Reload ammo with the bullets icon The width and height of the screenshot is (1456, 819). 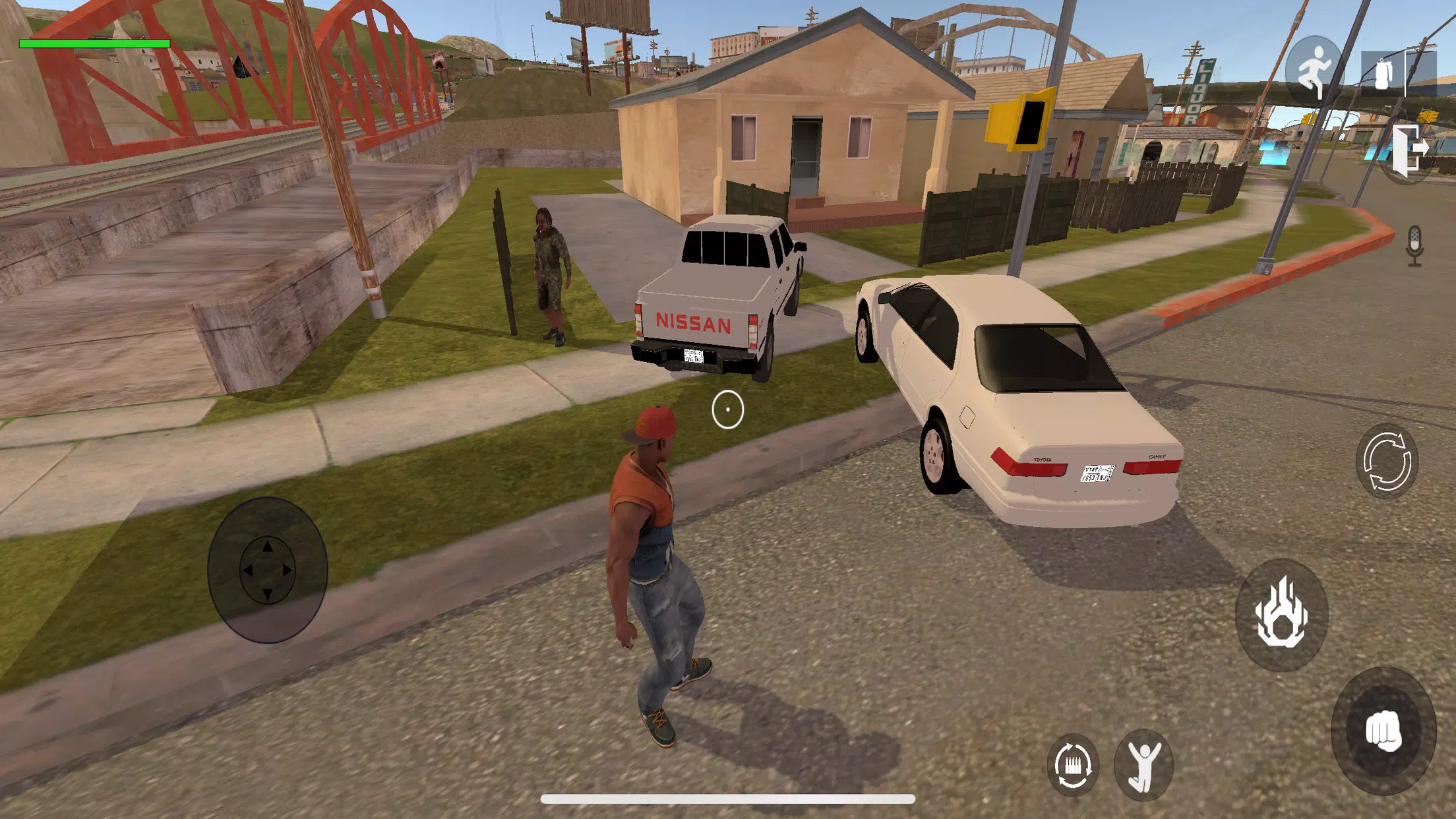coord(1072,765)
